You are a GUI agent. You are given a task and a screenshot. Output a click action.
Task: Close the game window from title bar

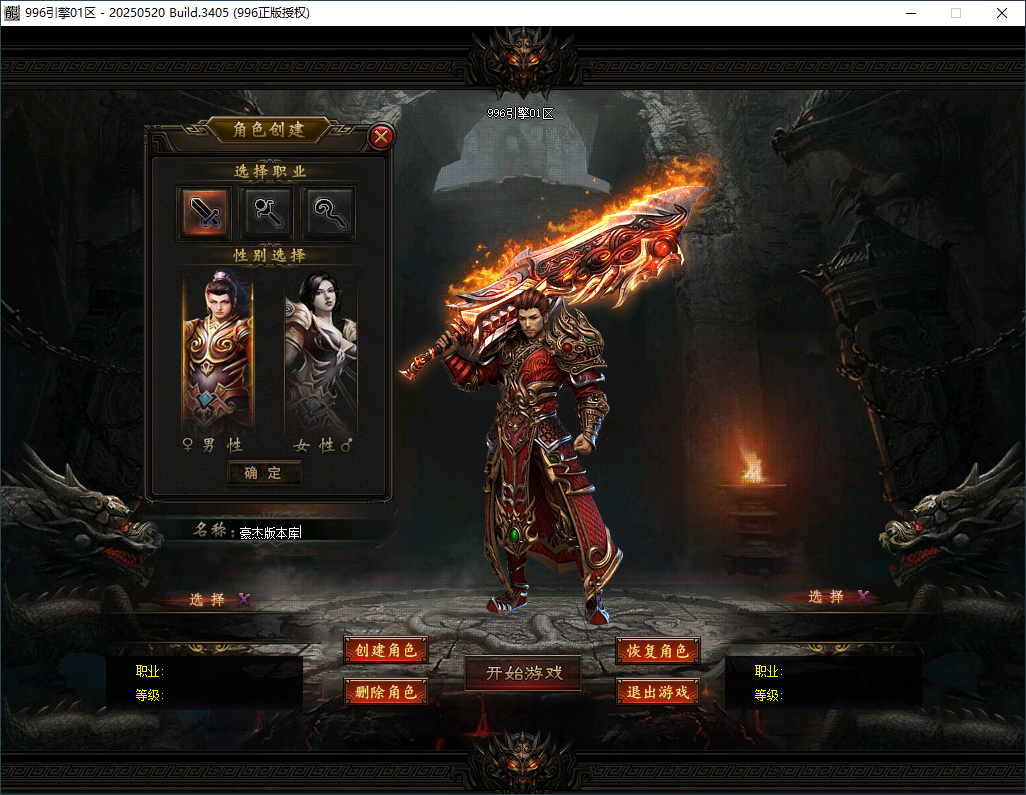click(x=1002, y=13)
